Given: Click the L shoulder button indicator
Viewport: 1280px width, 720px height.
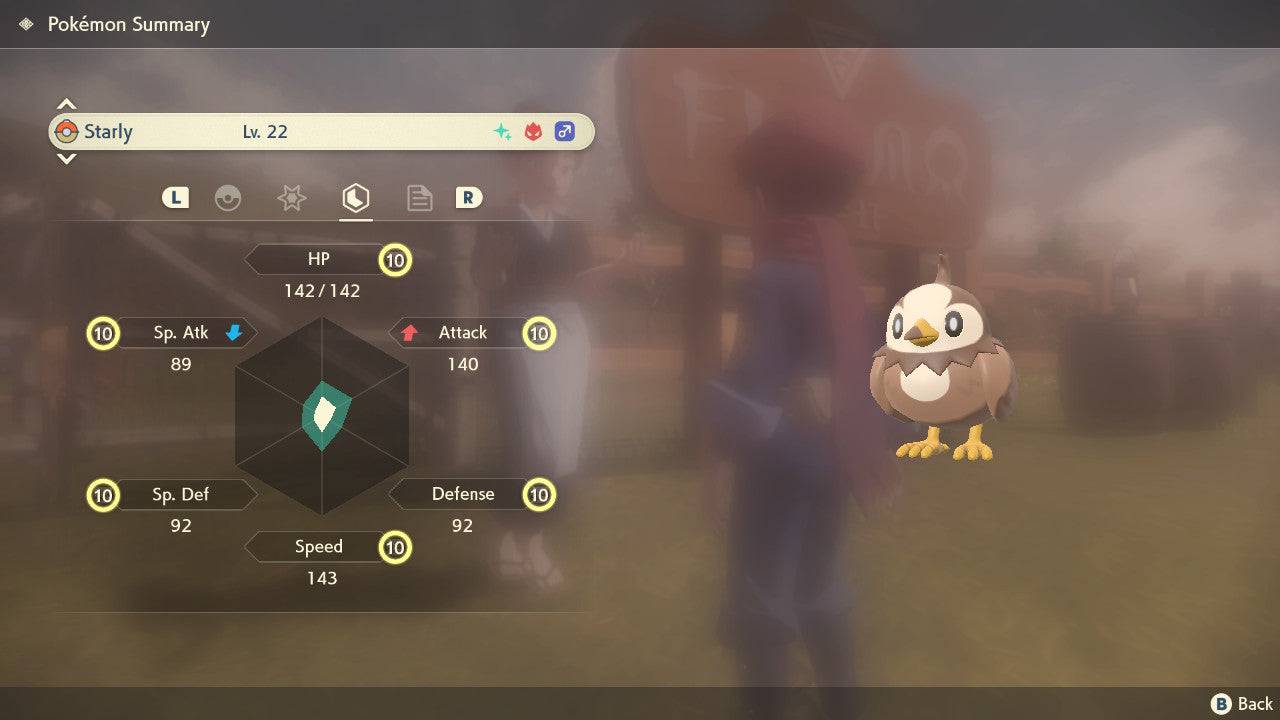Looking at the screenshot, I should tap(175, 198).
